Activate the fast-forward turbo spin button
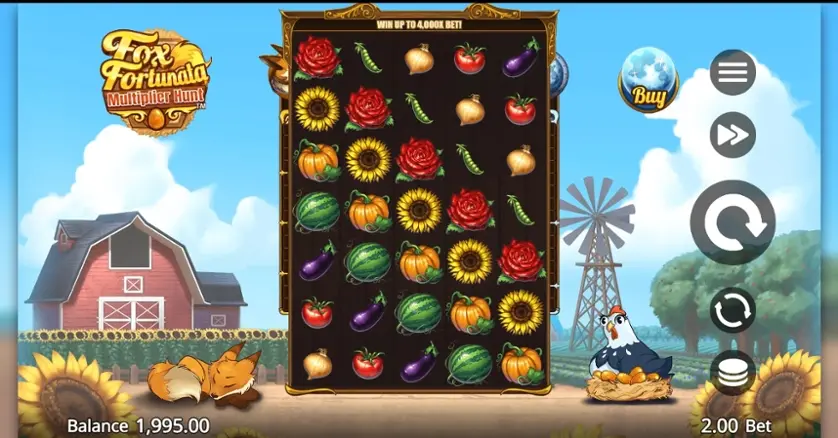The image size is (838, 438). tap(732, 135)
